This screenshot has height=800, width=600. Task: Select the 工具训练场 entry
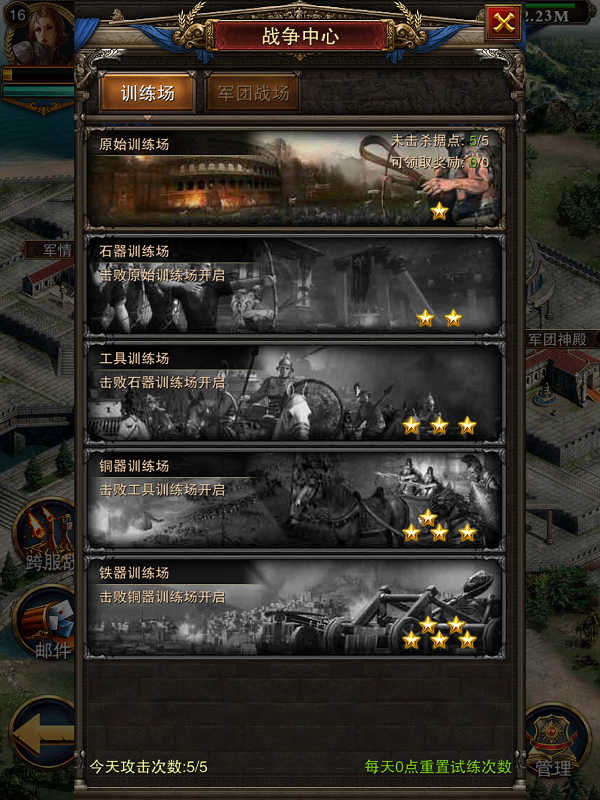295,392
